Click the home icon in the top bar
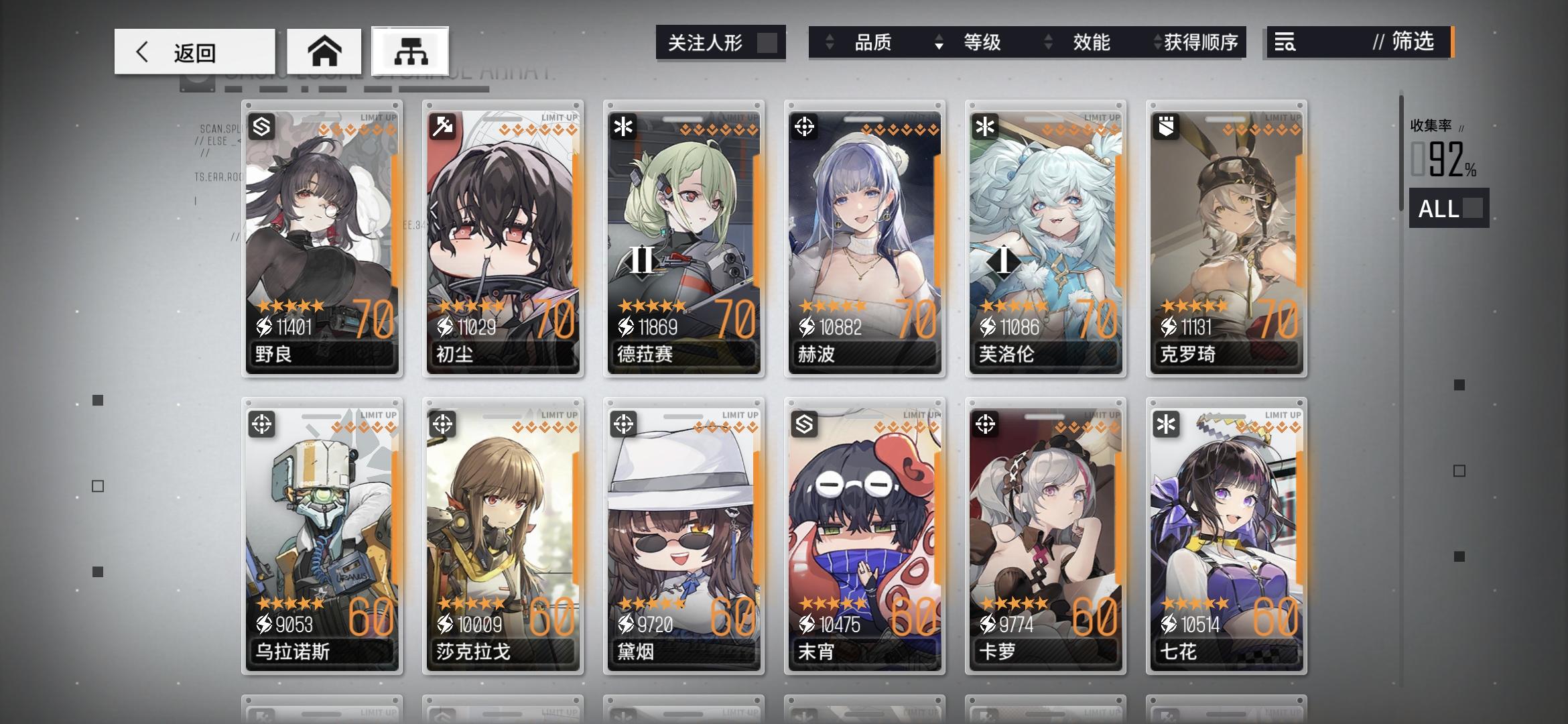Image resolution: width=1568 pixels, height=724 pixels. coord(324,50)
